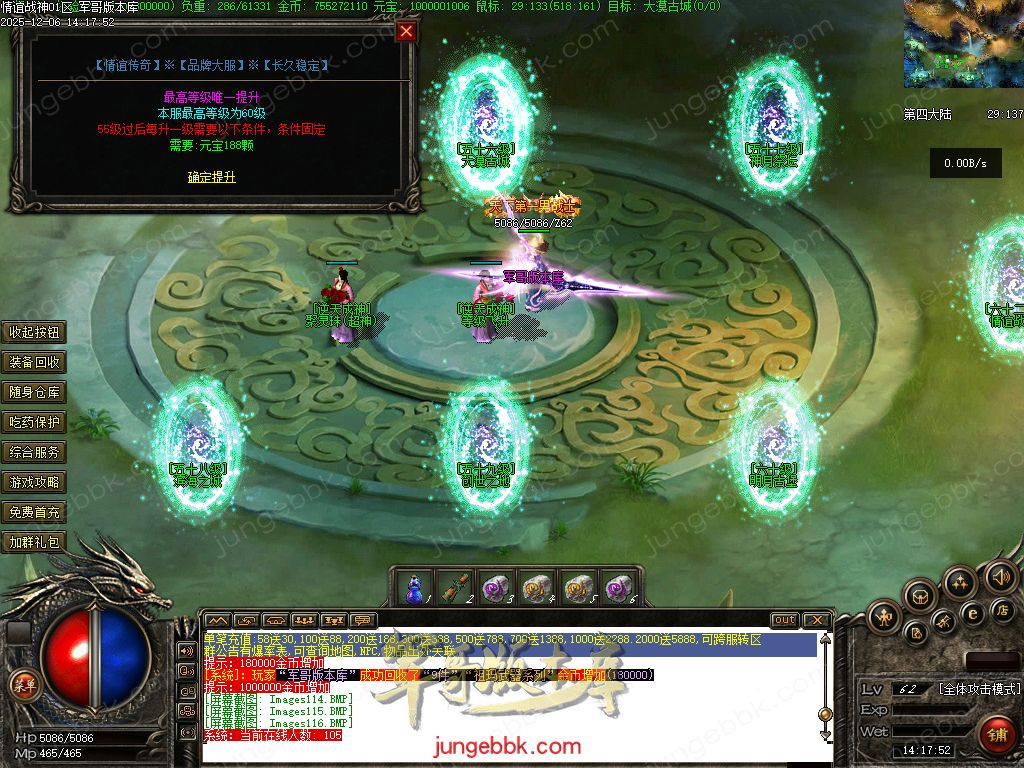Open 装备回收 equipment recycling
1024x768 pixels.
pos(35,362)
